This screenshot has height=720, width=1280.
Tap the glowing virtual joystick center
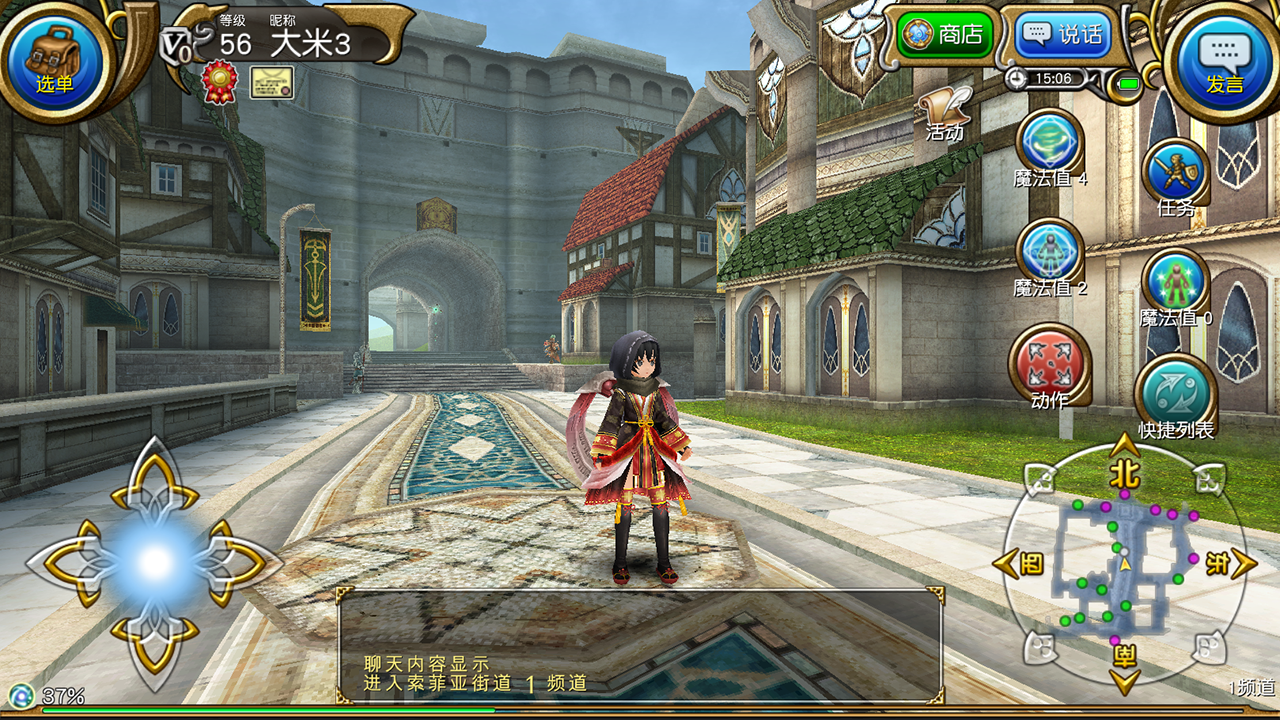(155, 563)
